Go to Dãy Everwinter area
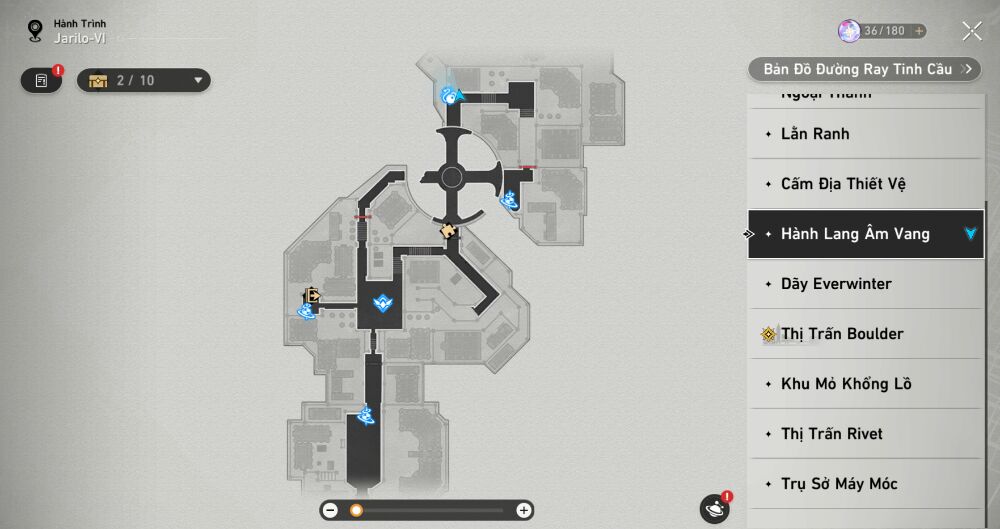Screen dimensions: 1000x529 [865, 284]
